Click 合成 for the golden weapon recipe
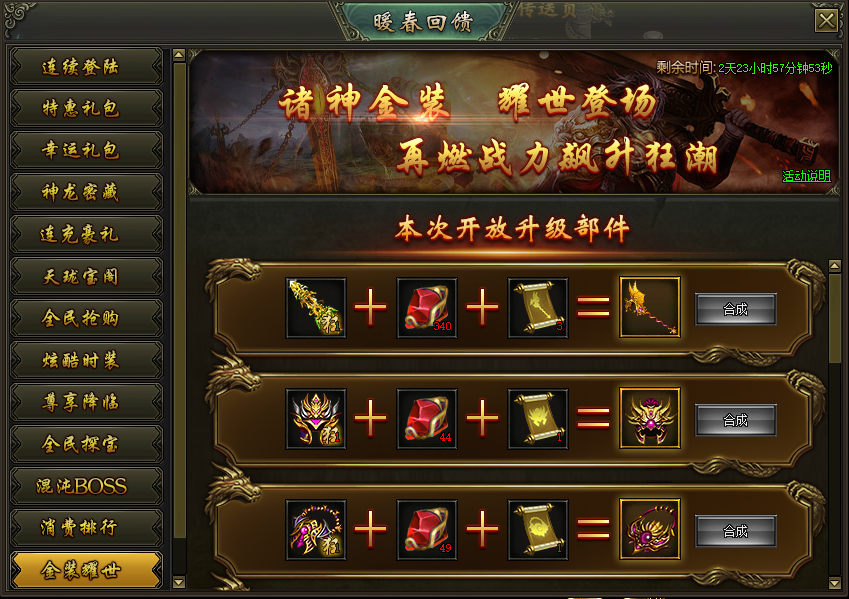The height and width of the screenshot is (599, 849). point(736,309)
